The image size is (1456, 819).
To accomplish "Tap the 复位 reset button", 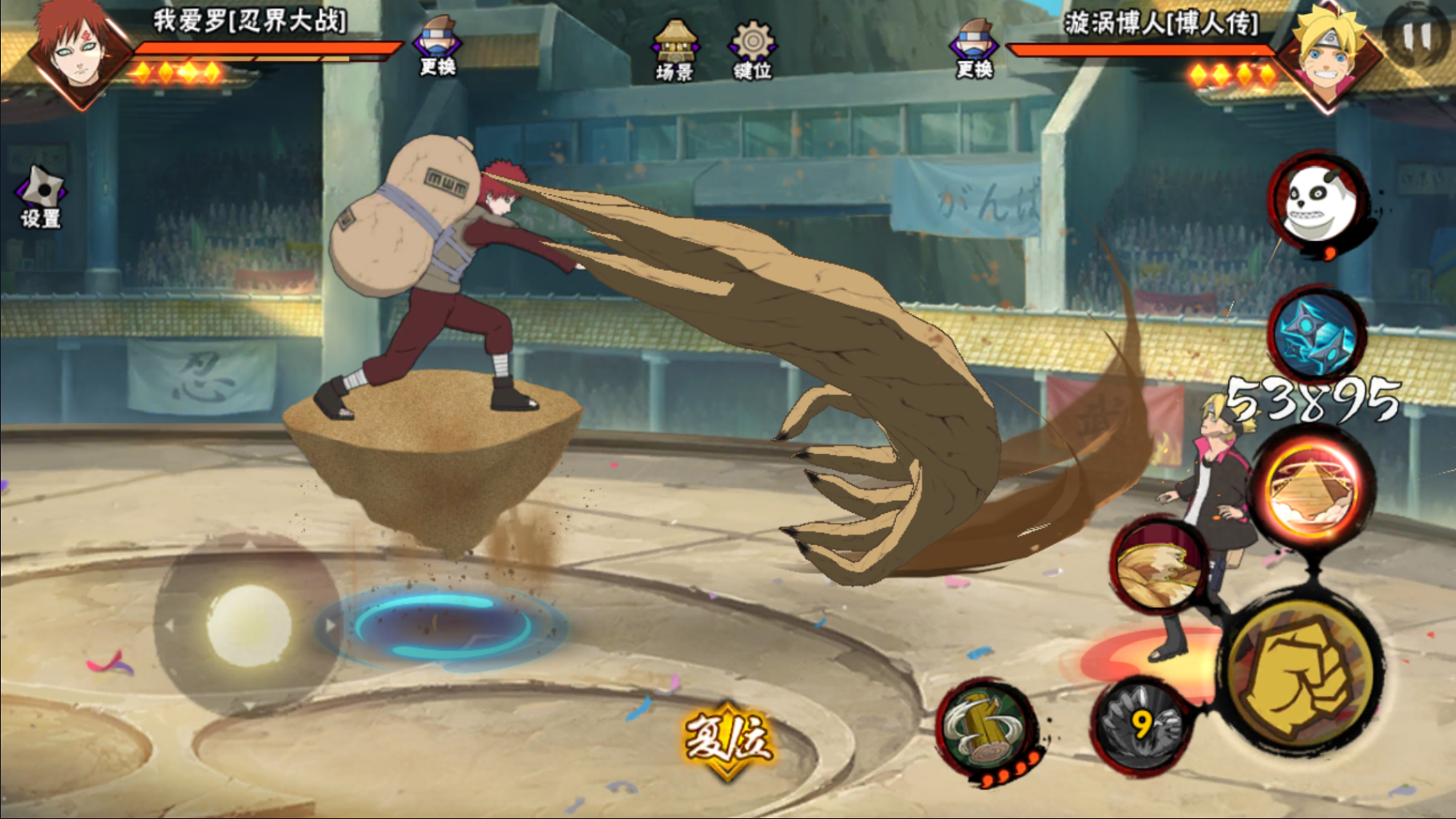I will 727,740.
